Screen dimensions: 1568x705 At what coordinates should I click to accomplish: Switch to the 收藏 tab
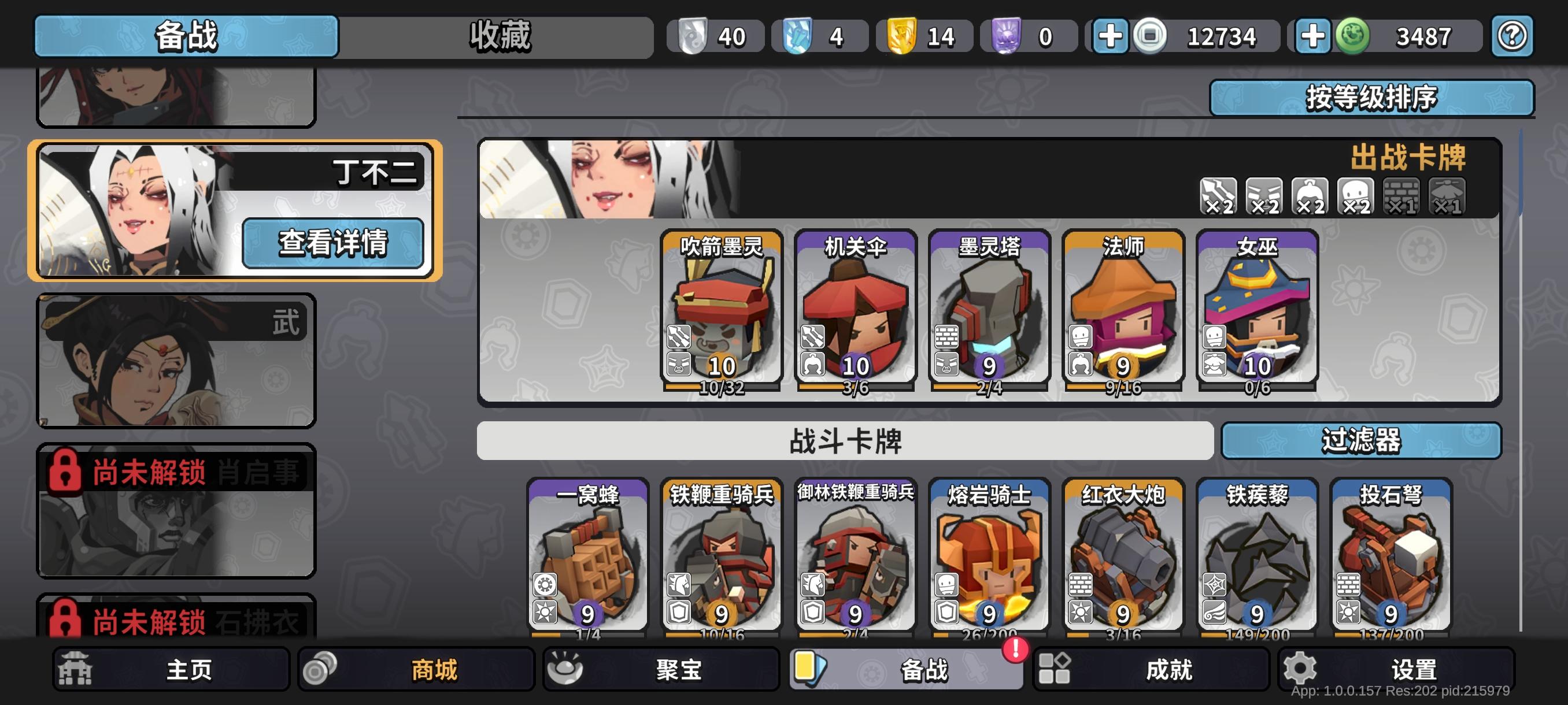click(x=499, y=35)
